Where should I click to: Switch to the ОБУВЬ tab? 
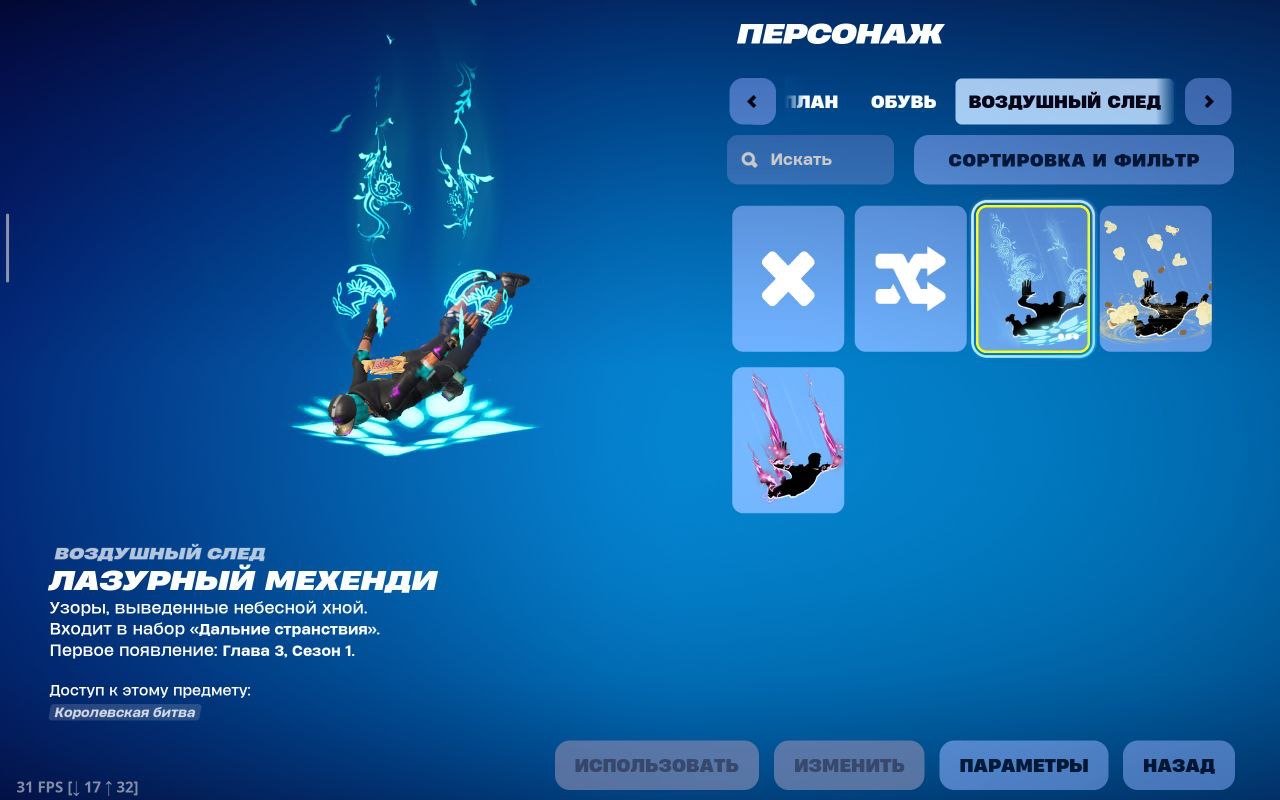coord(901,101)
